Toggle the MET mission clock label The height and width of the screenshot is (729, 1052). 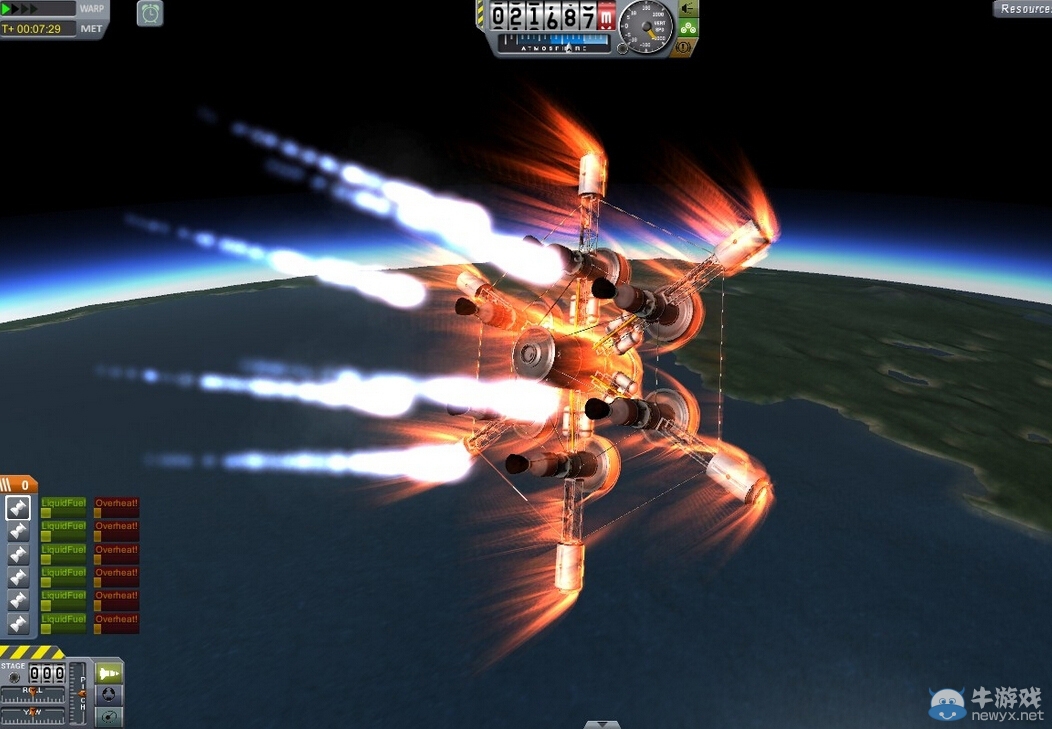92,29
